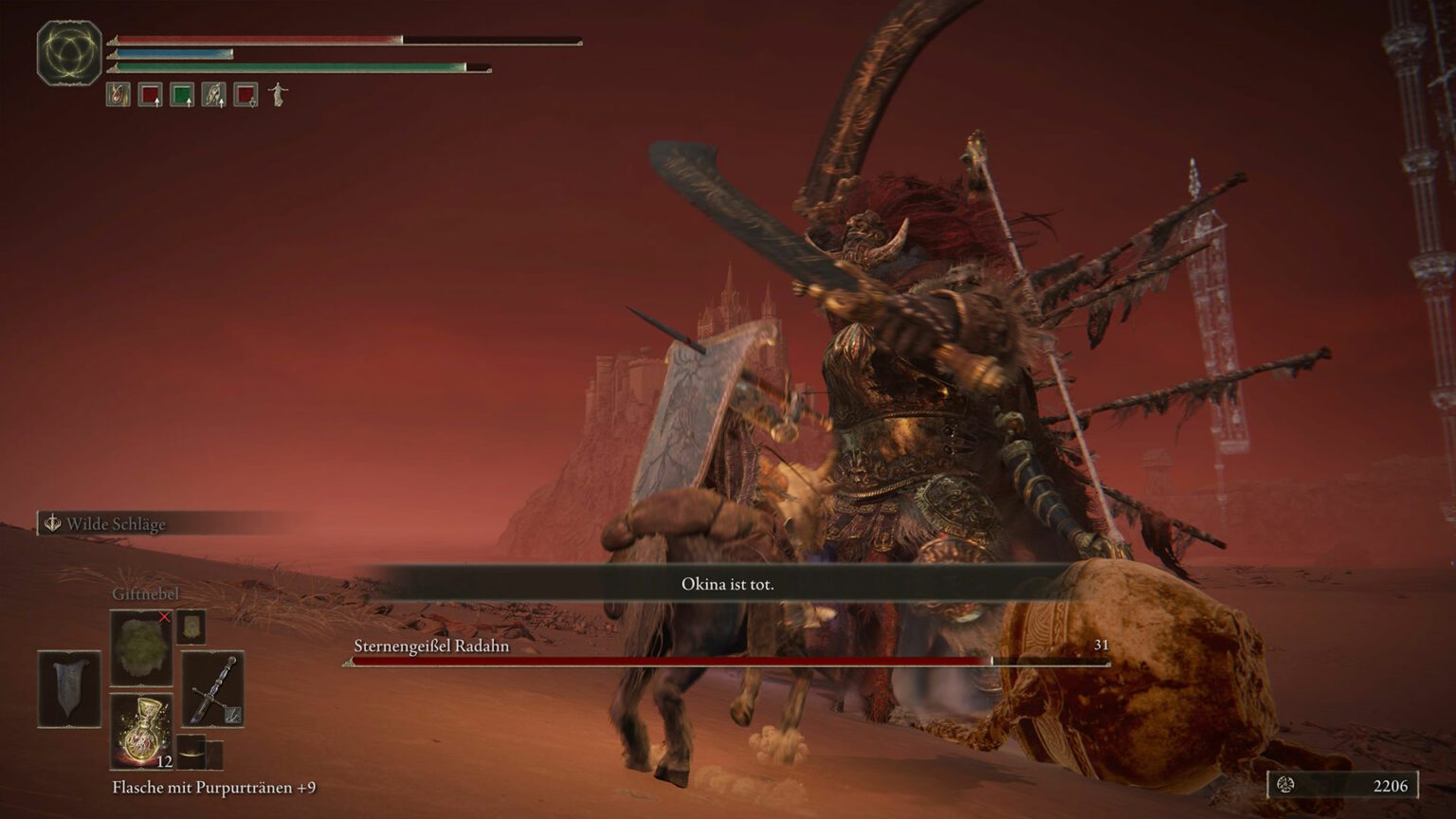Click the small talisman slot beside Giftnebel
Screen dimensions: 1456x819
[191, 628]
